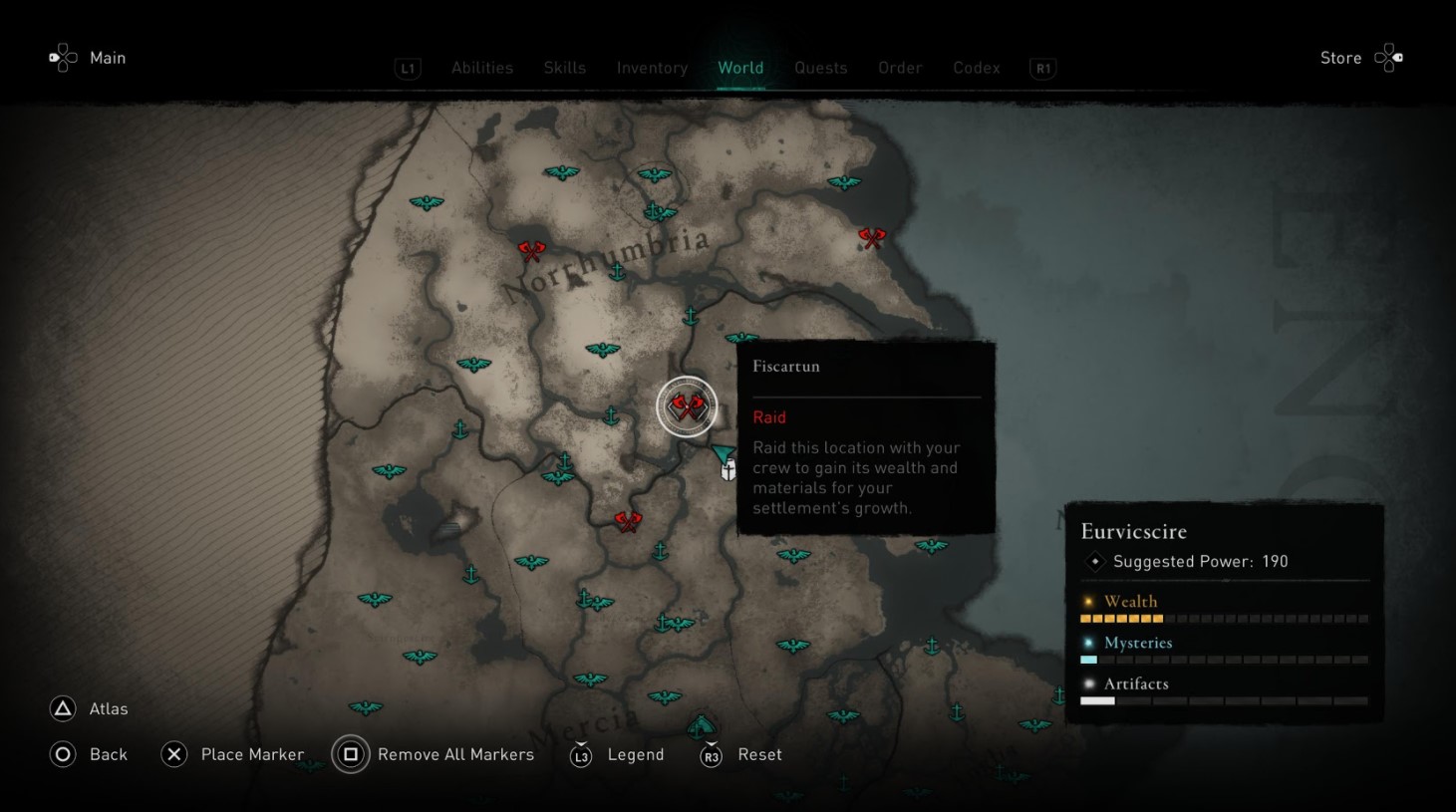This screenshot has height=812, width=1456.
Task: Open the Quests menu
Action: pyautogui.click(x=820, y=68)
